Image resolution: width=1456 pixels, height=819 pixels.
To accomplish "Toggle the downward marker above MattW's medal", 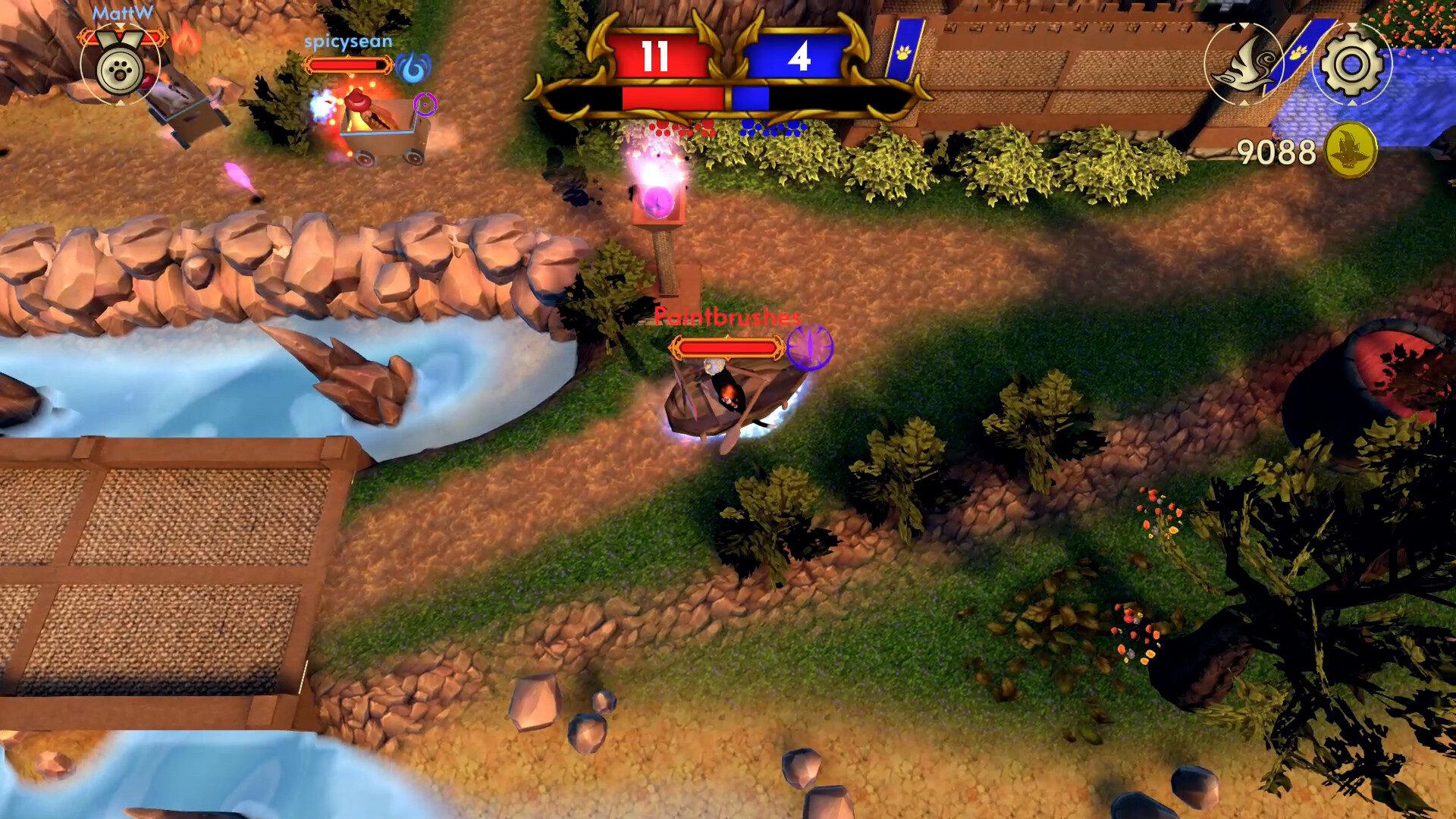I will tap(120, 24).
